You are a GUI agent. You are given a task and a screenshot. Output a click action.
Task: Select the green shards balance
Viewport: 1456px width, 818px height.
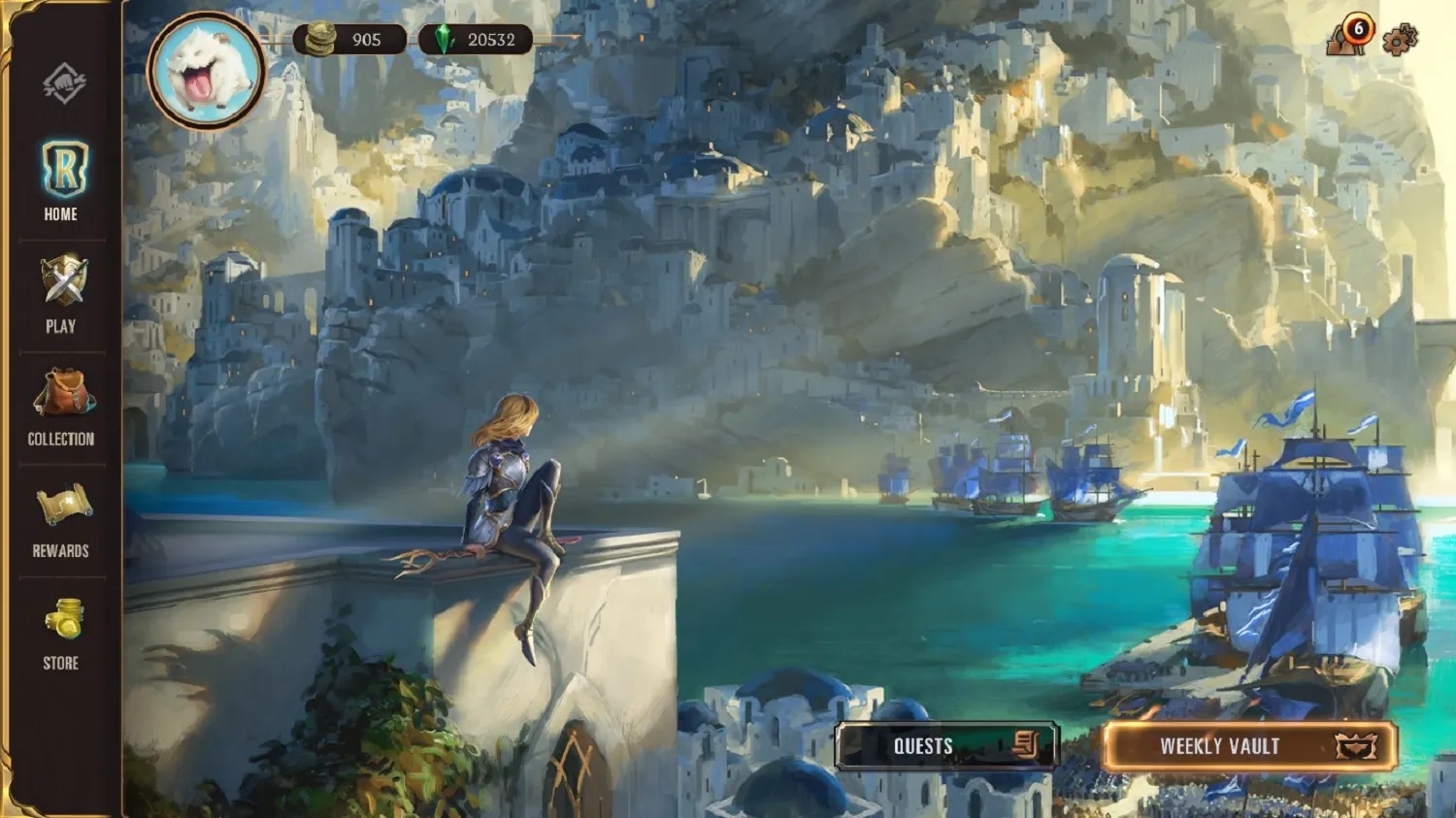coord(476,40)
